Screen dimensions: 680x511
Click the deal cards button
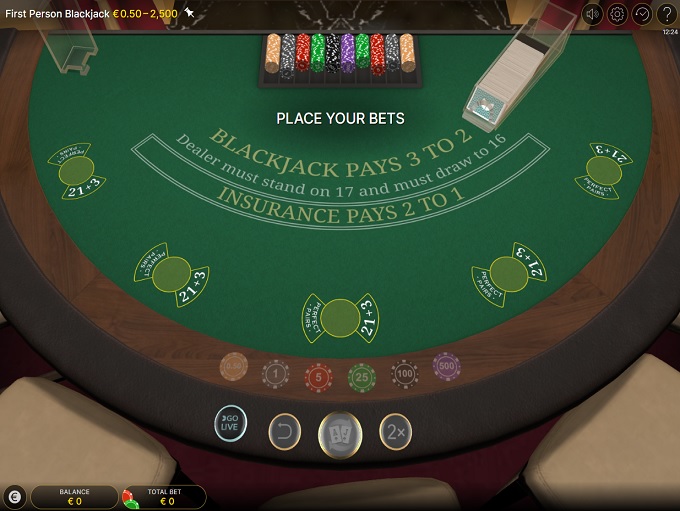point(340,434)
